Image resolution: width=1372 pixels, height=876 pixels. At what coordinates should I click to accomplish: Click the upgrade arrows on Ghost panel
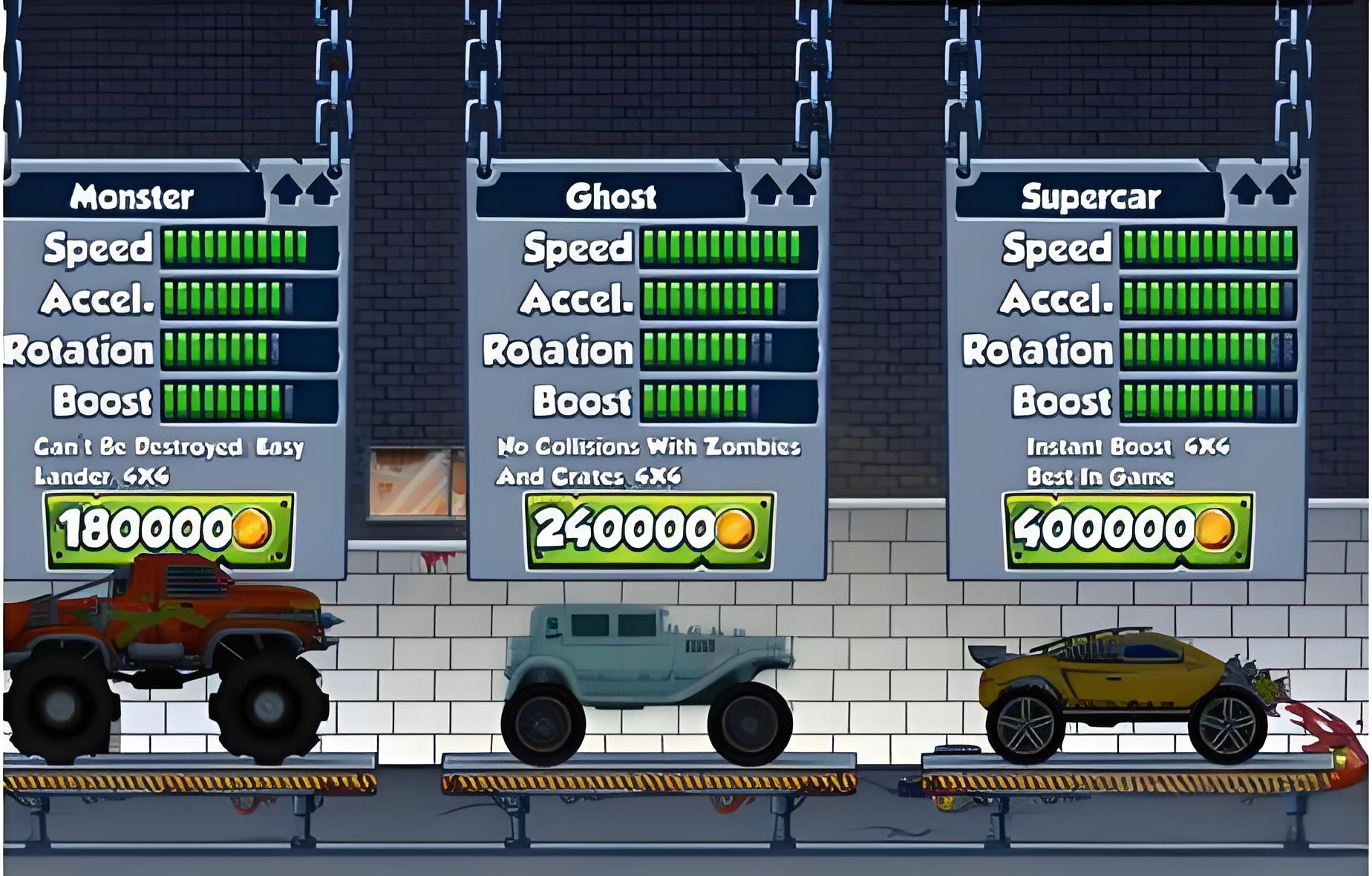click(784, 190)
